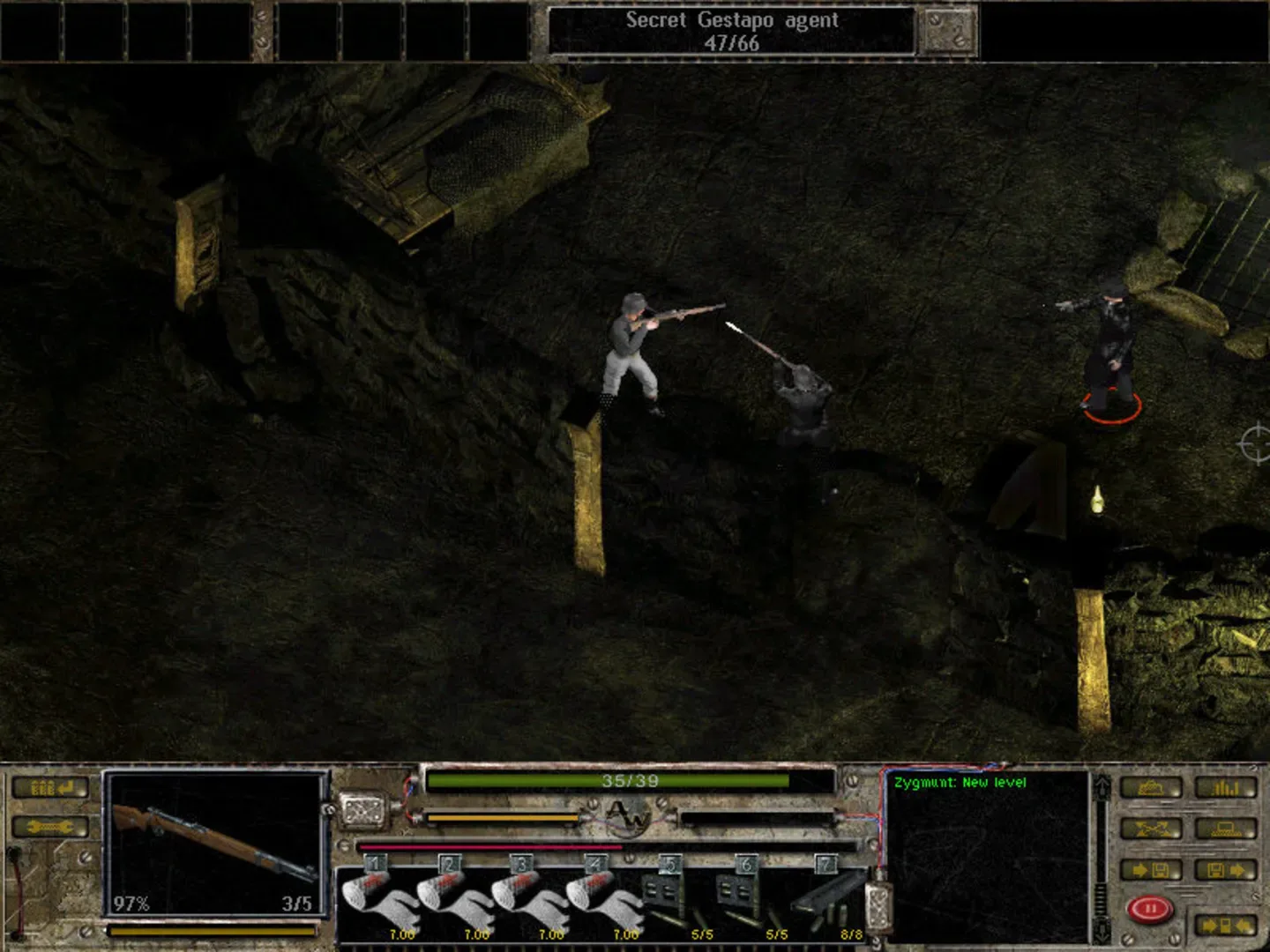Click the double-arrow exit icon at bottom right

tap(1226, 925)
